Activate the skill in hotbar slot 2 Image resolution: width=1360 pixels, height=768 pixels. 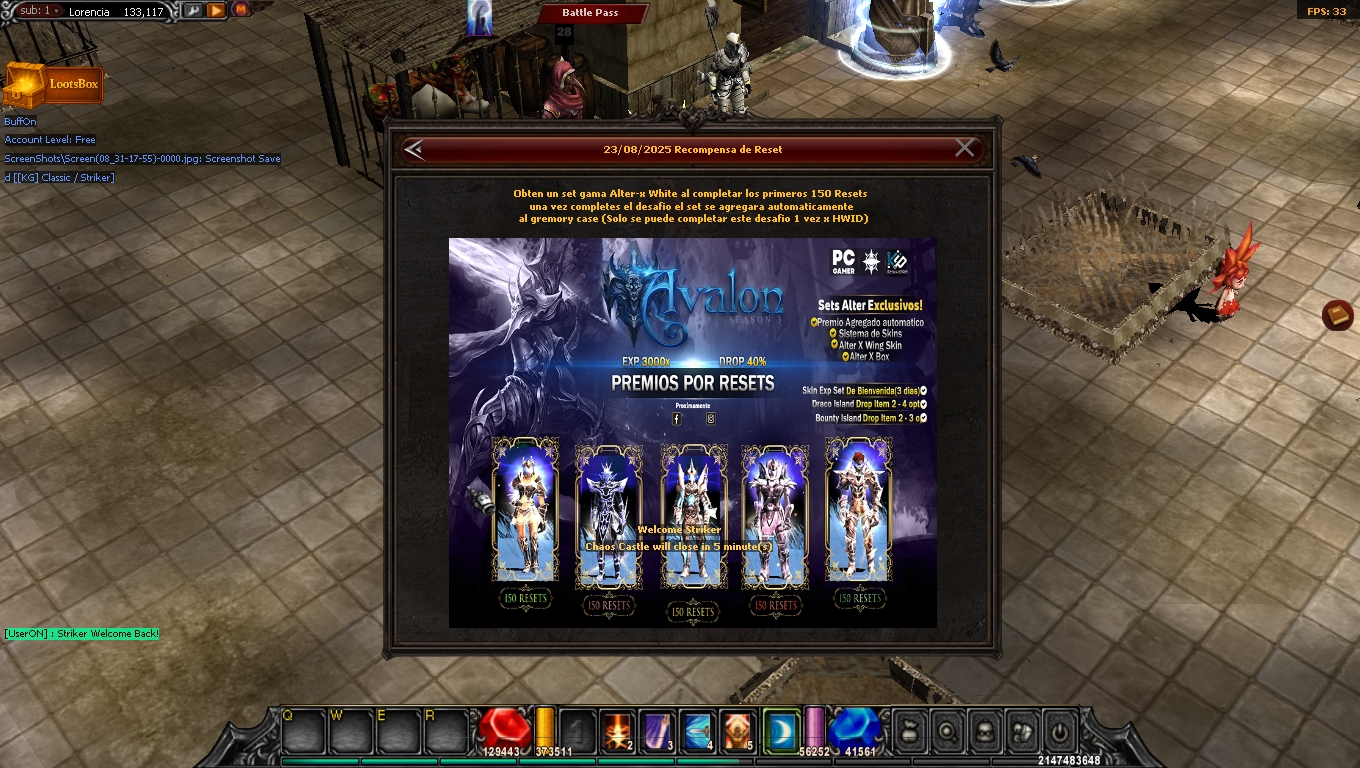(x=617, y=732)
